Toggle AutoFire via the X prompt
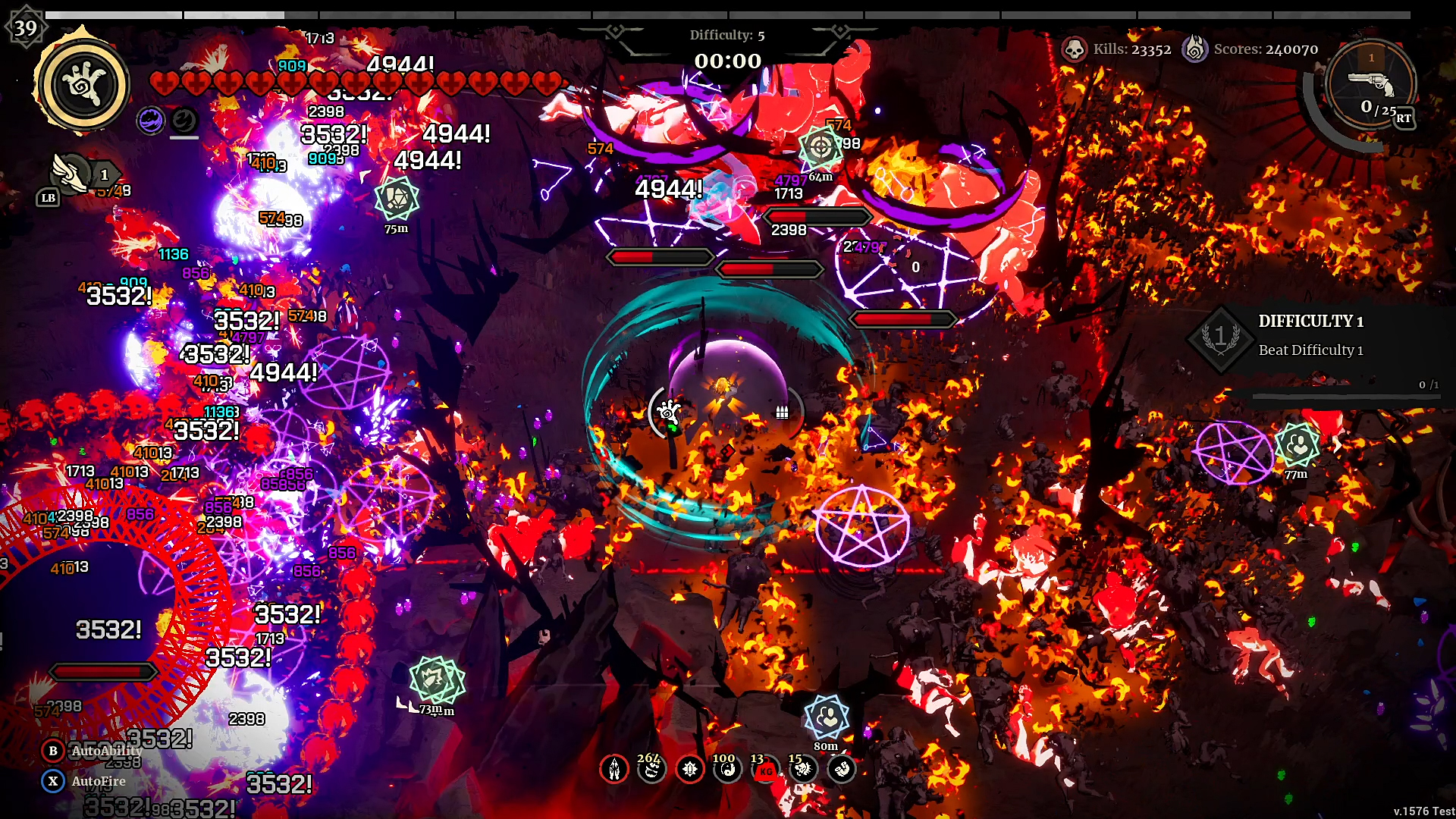 [52, 781]
